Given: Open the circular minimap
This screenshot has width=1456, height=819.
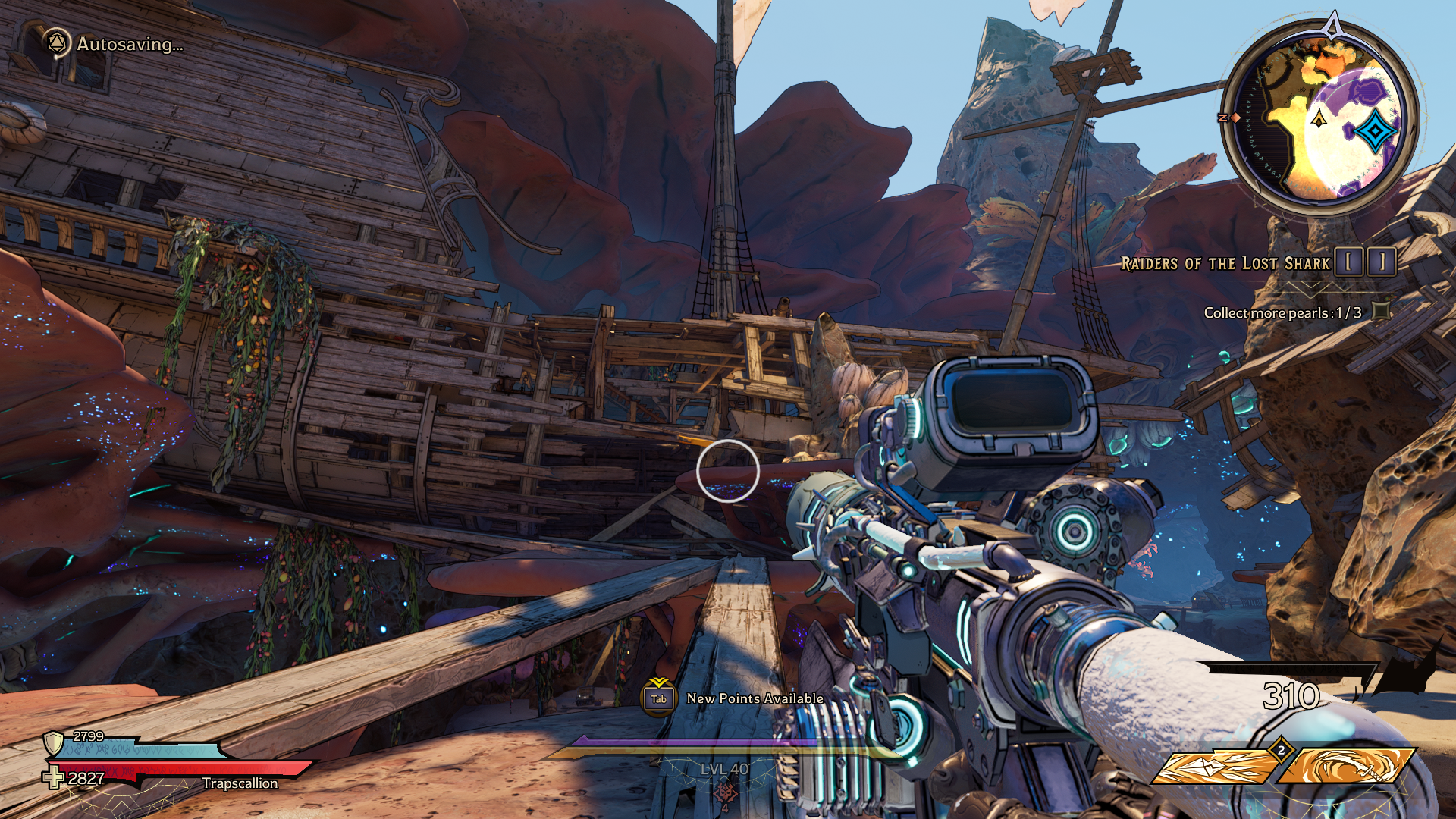Looking at the screenshot, I should (1320, 118).
